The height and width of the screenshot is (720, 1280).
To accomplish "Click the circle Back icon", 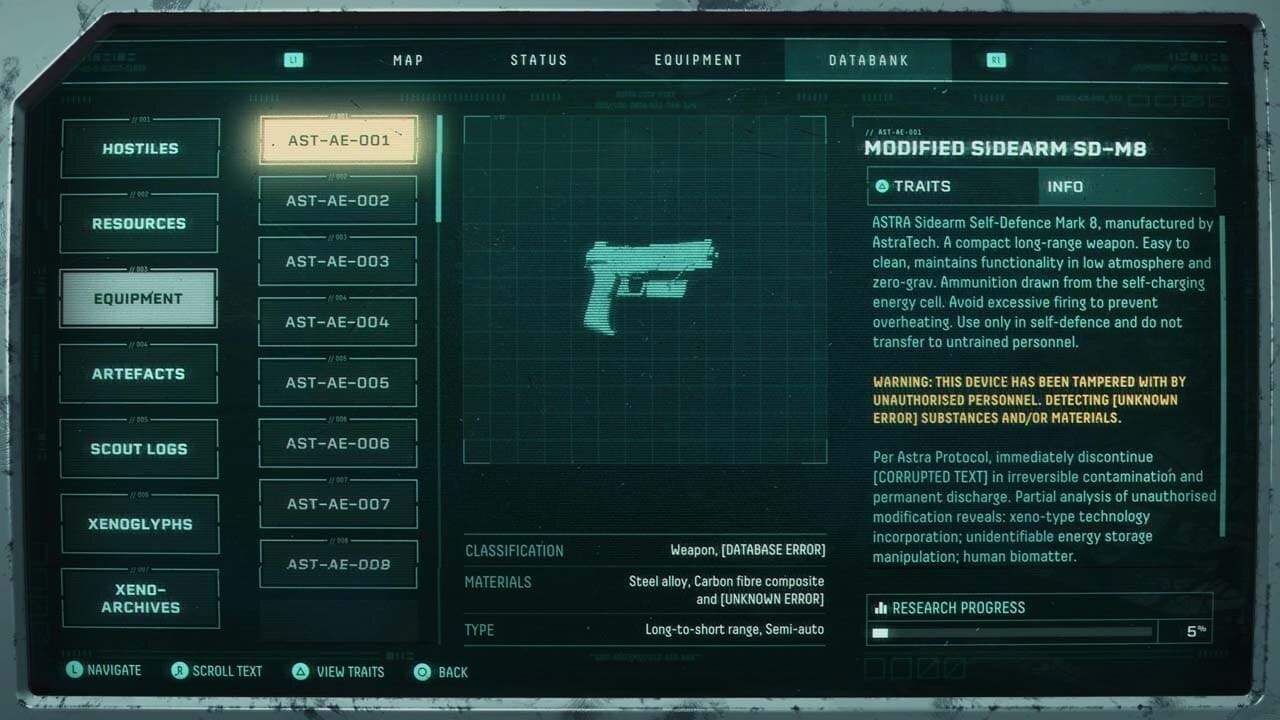I will (421, 671).
